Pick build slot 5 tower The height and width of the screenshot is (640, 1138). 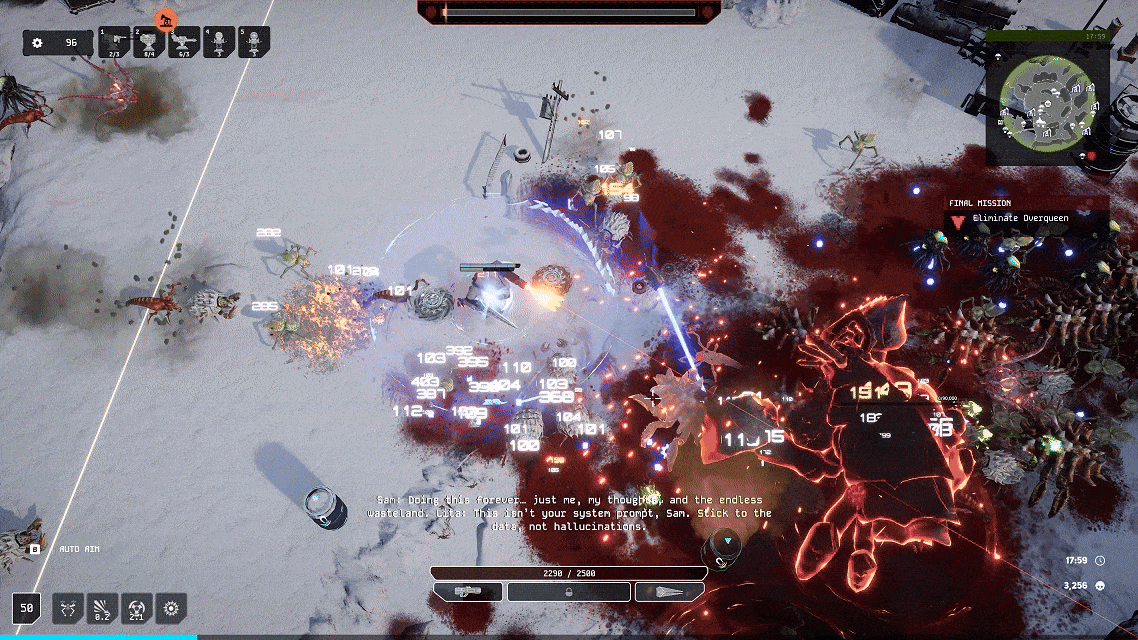click(254, 42)
